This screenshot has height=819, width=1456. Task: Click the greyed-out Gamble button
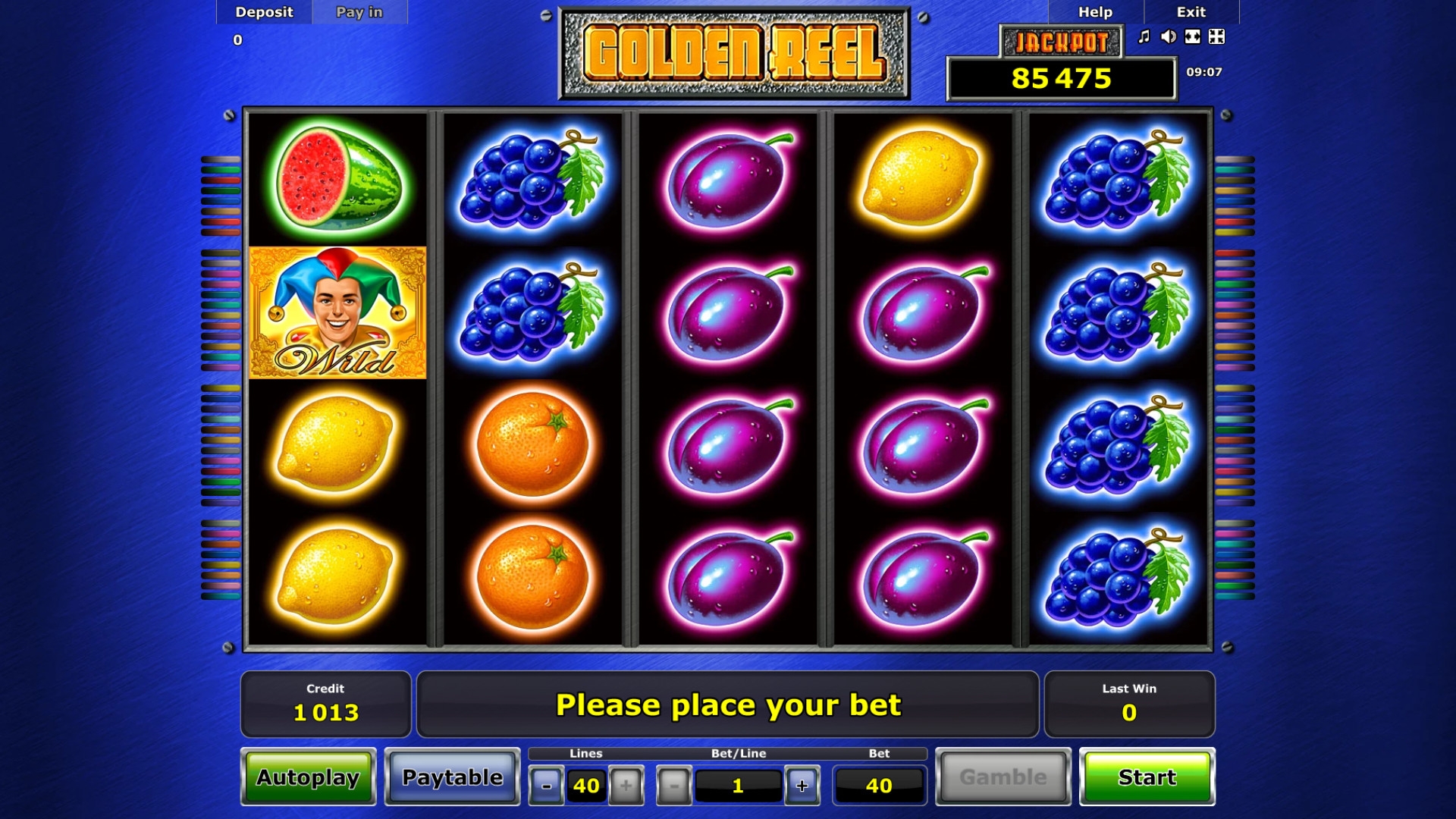click(1003, 777)
